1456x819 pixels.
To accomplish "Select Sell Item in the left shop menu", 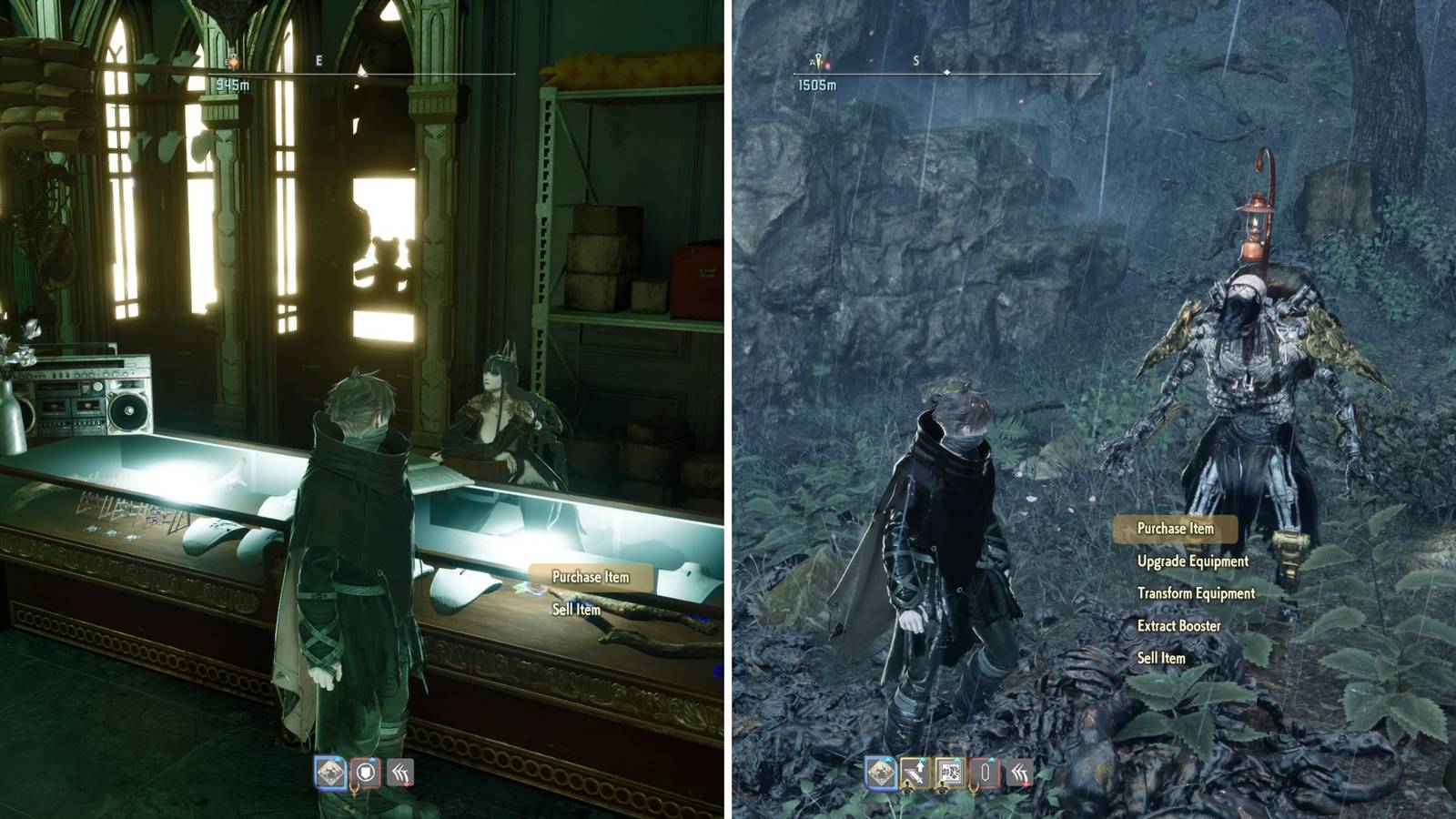I will pos(575,612).
